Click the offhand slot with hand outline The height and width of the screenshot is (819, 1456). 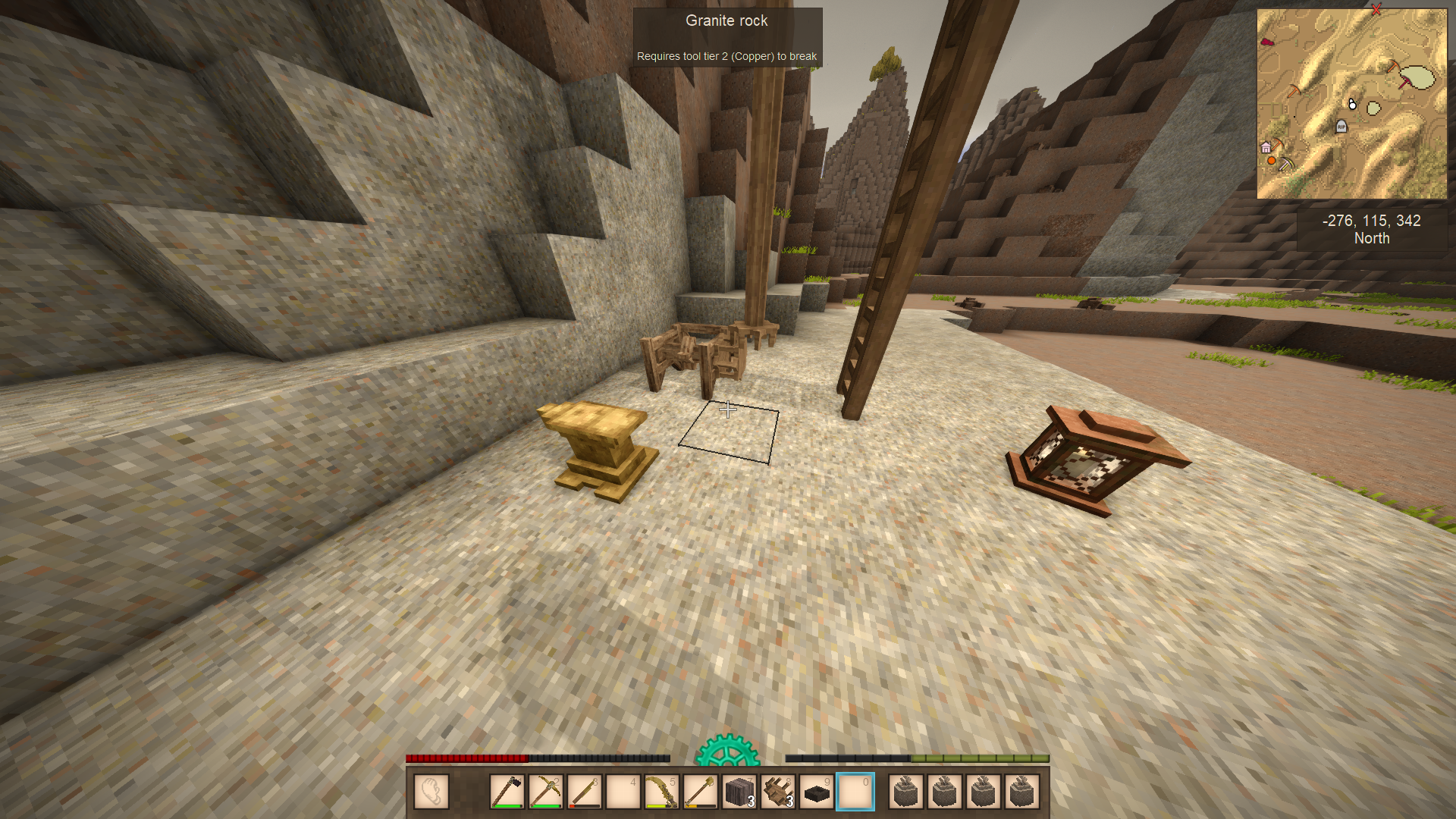[431, 792]
